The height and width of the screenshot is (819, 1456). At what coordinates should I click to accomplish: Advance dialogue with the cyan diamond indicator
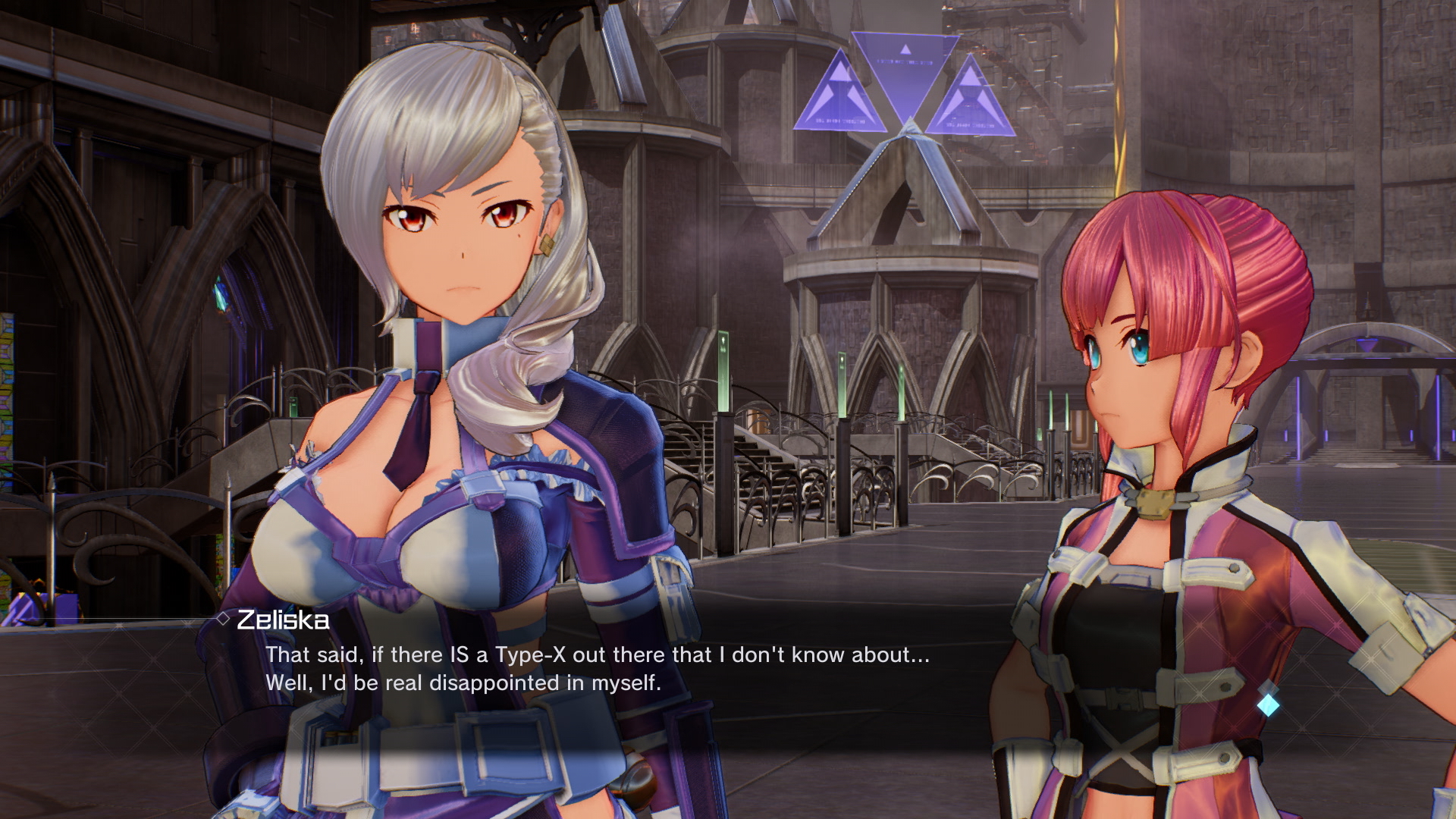click(x=1268, y=704)
